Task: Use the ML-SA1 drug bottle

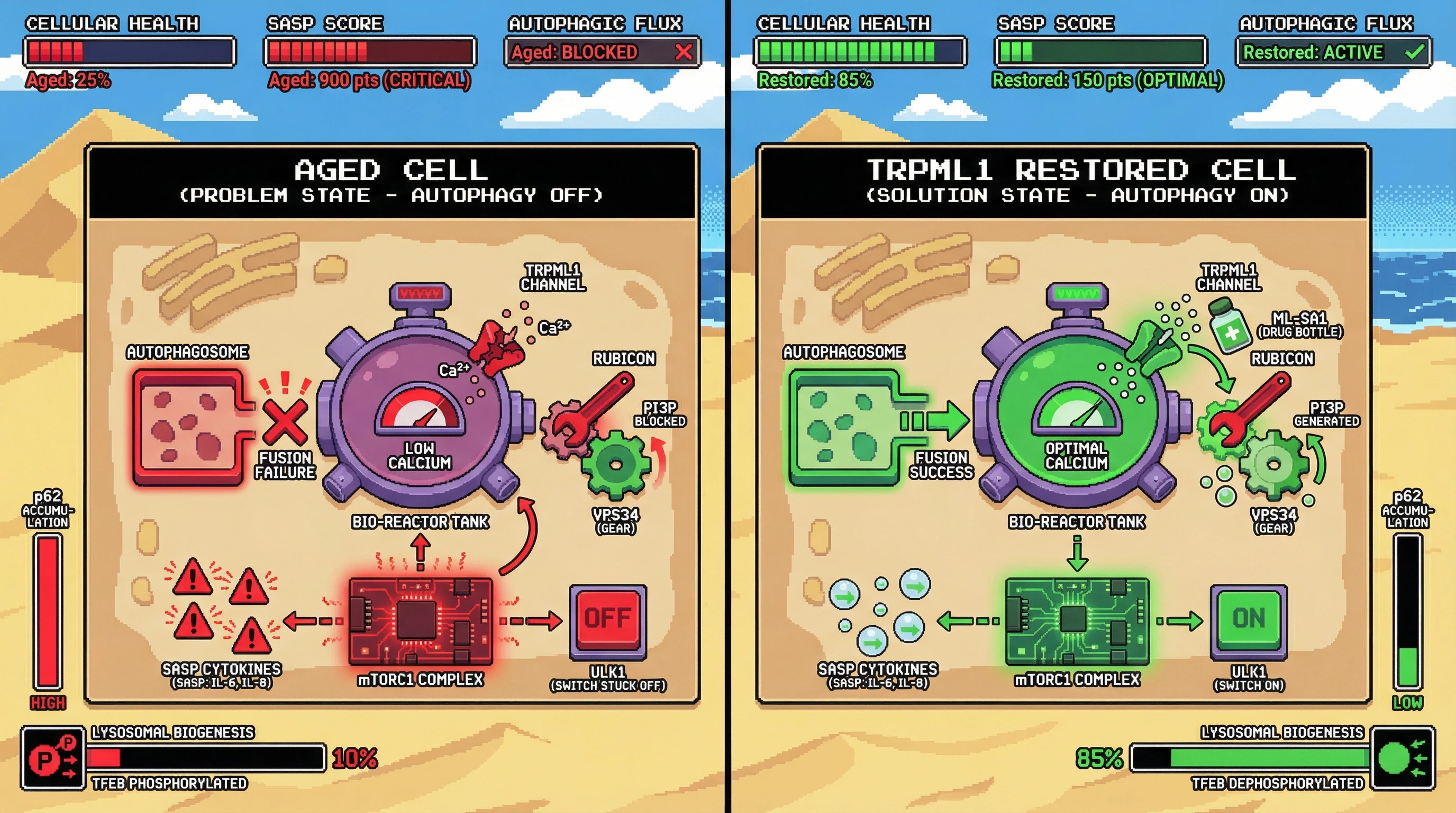Action: 1229,327
